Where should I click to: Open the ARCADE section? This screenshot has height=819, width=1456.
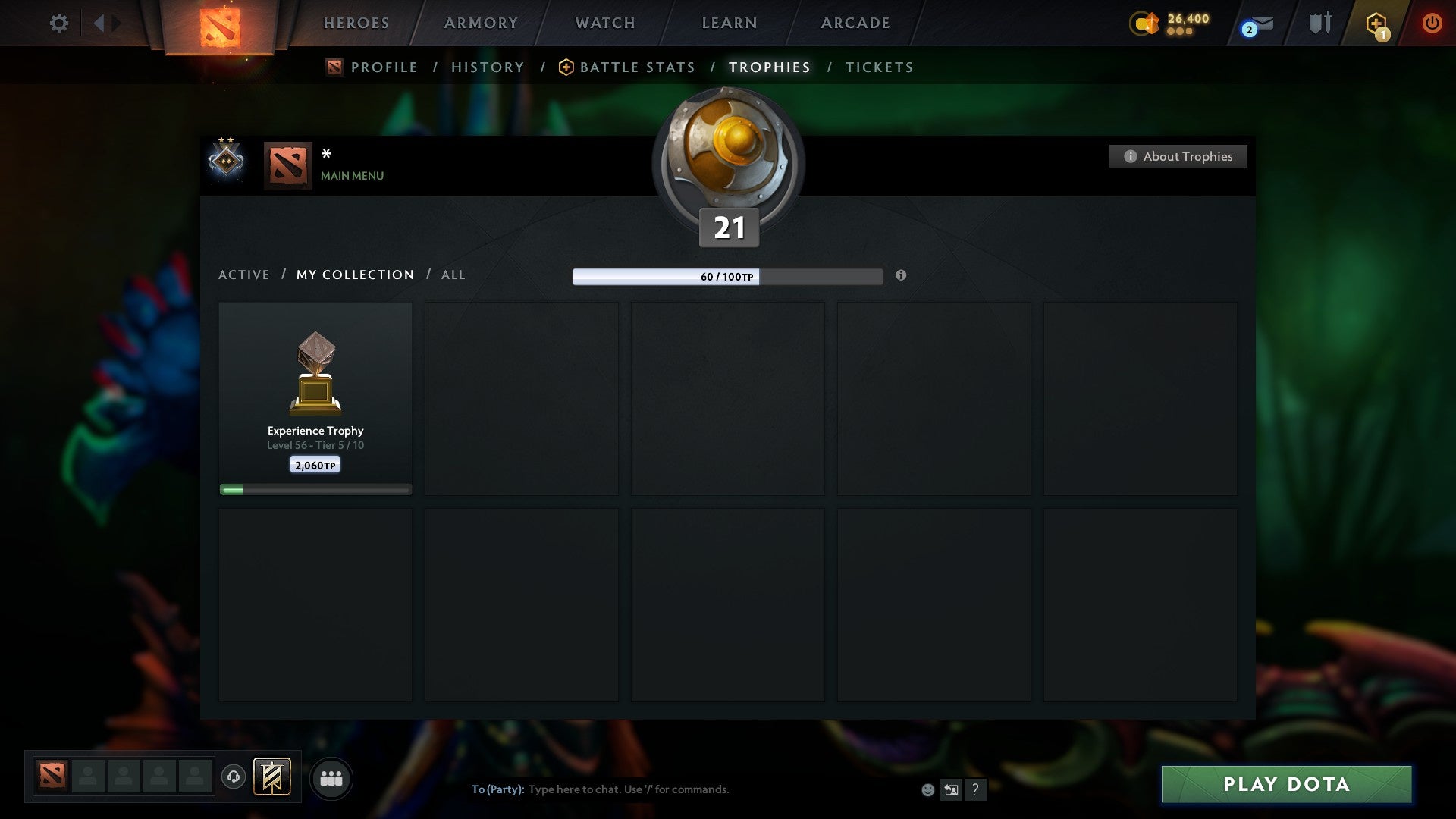pyautogui.click(x=855, y=23)
